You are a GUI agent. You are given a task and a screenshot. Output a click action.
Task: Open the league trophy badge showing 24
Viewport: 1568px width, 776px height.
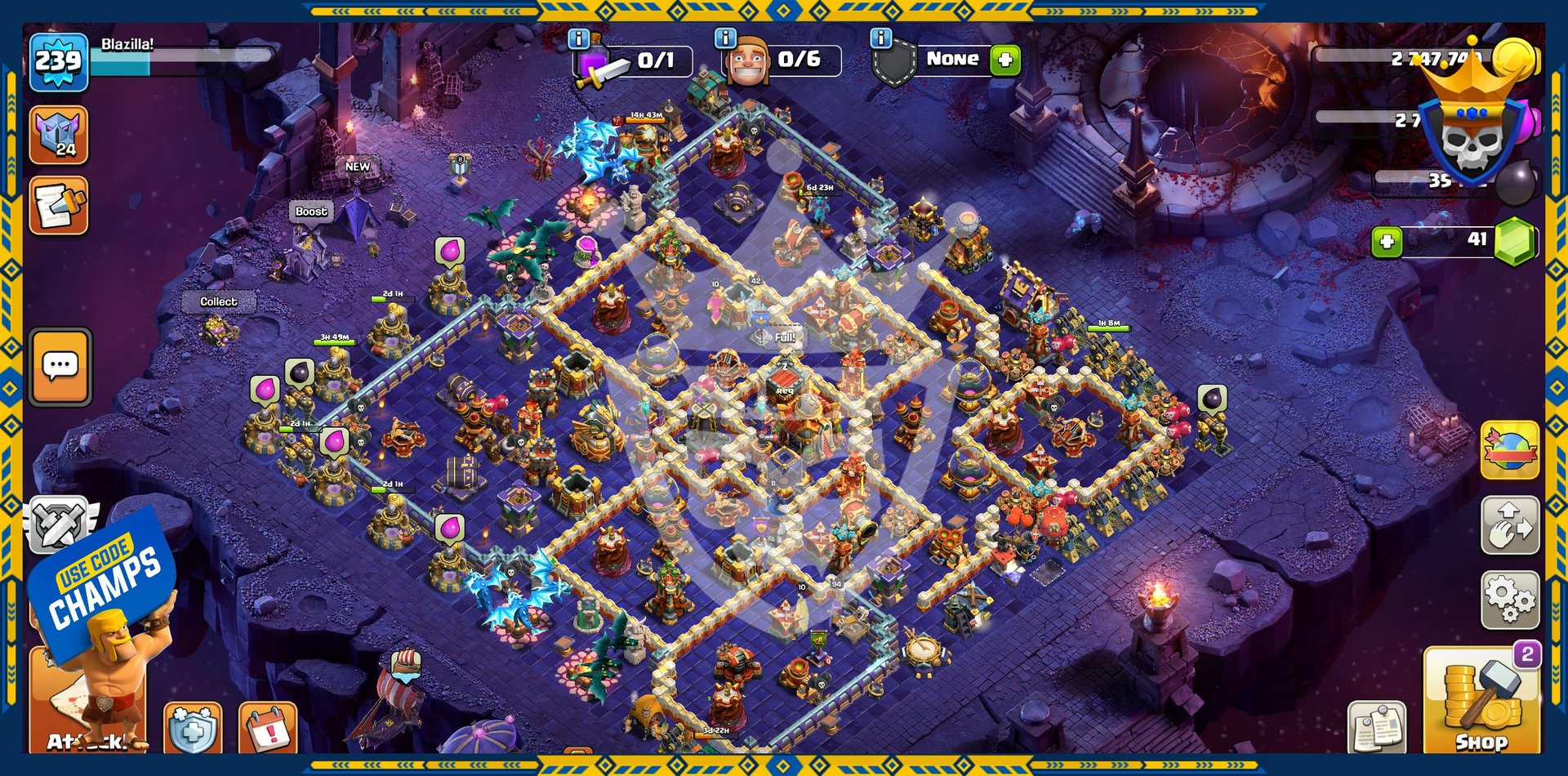[x=59, y=135]
